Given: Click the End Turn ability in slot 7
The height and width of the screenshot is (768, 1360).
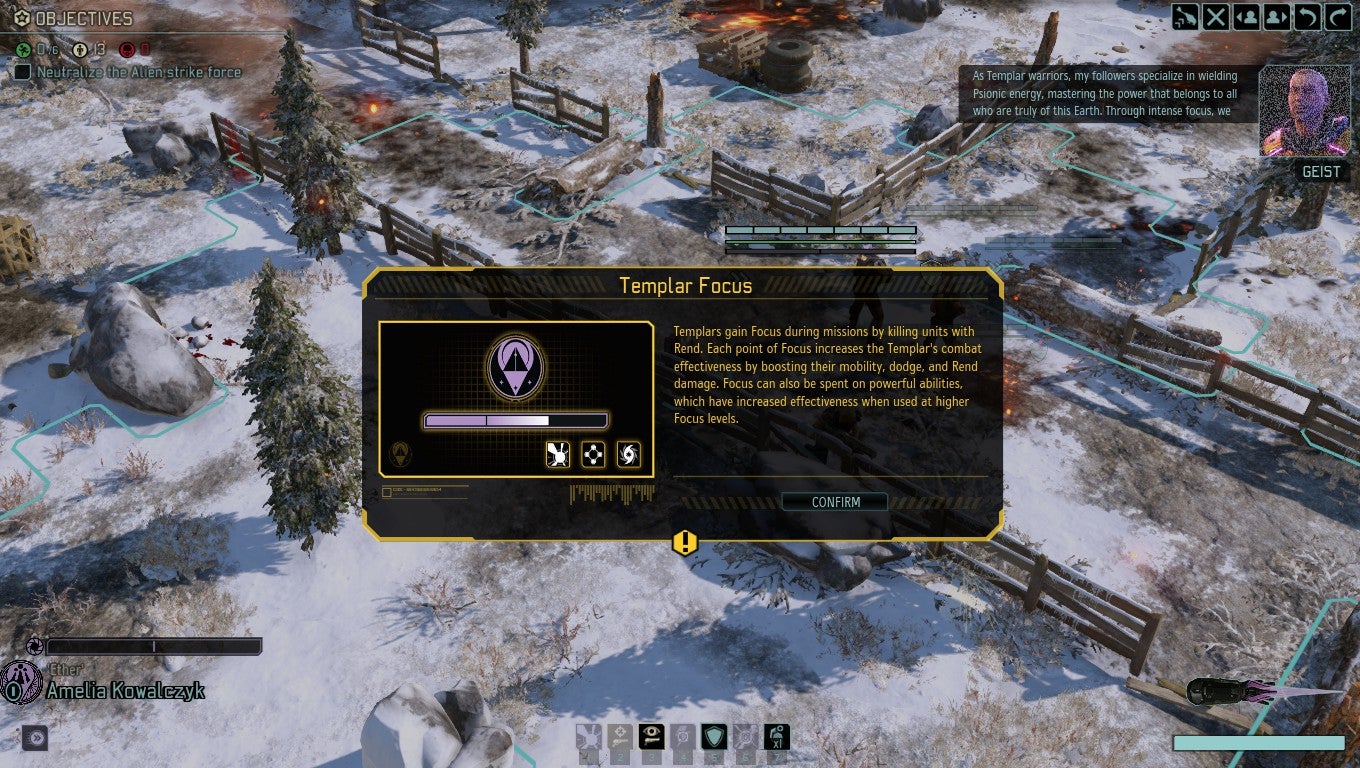Looking at the screenshot, I should [778, 737].
